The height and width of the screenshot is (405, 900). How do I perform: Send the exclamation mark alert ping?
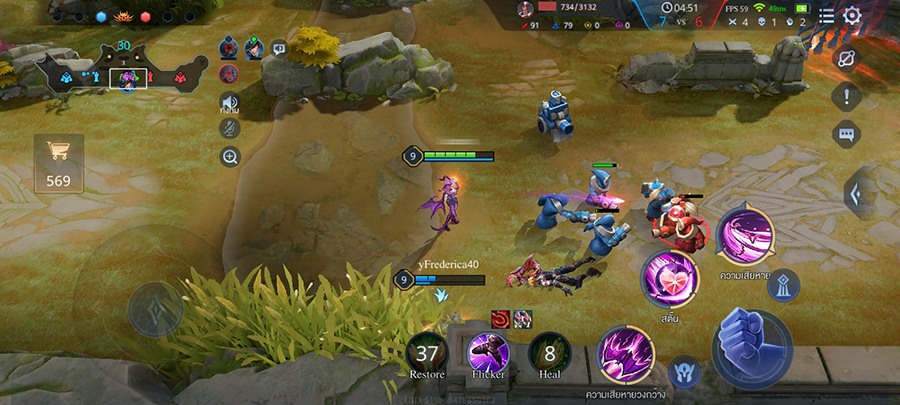pyautogui.click(x=846, y=97)
